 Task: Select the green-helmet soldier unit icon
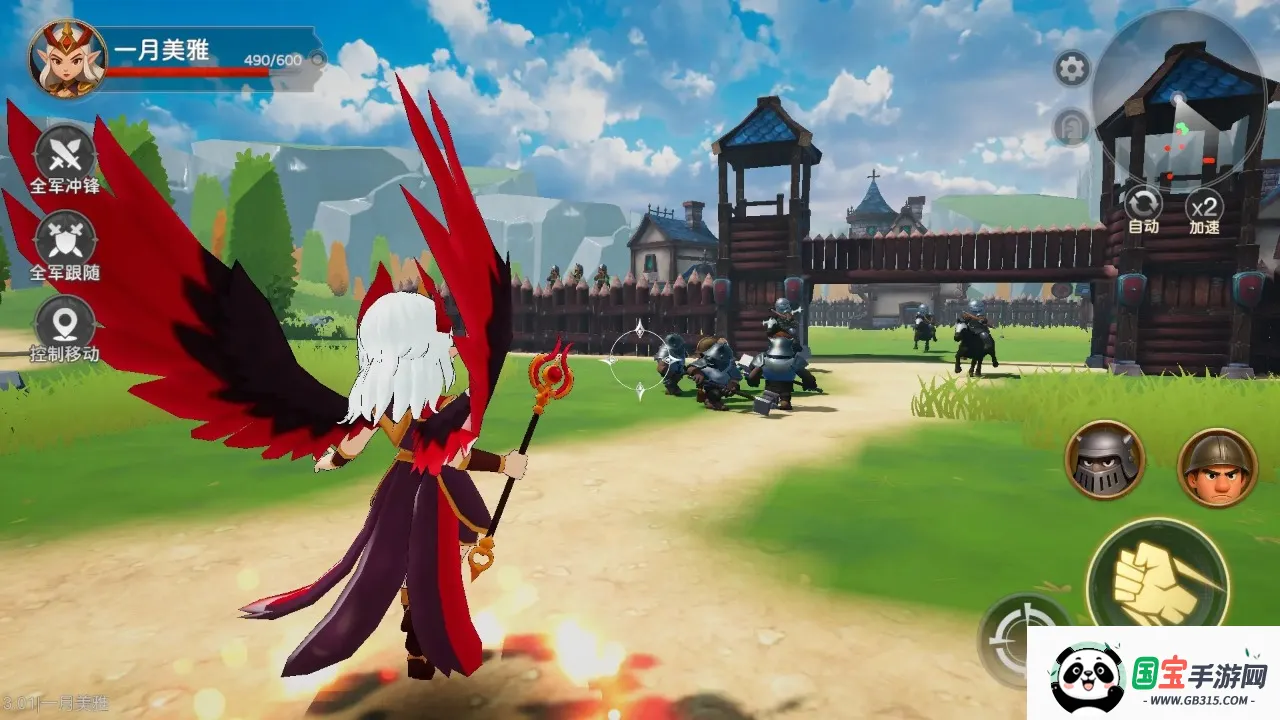[x=1217, y=467]
